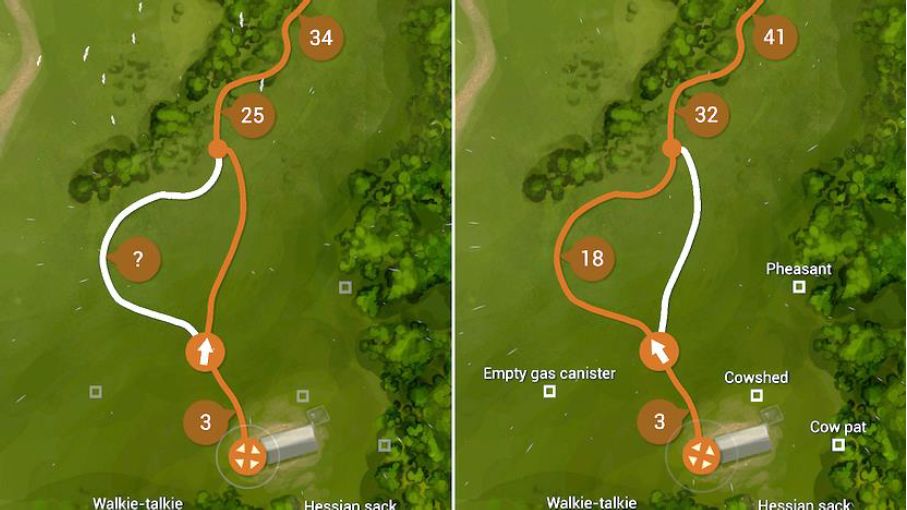The height and width of the screenshot is (510, 907).
Task: Choose the question mark route marker
Action: pos(138,259)
